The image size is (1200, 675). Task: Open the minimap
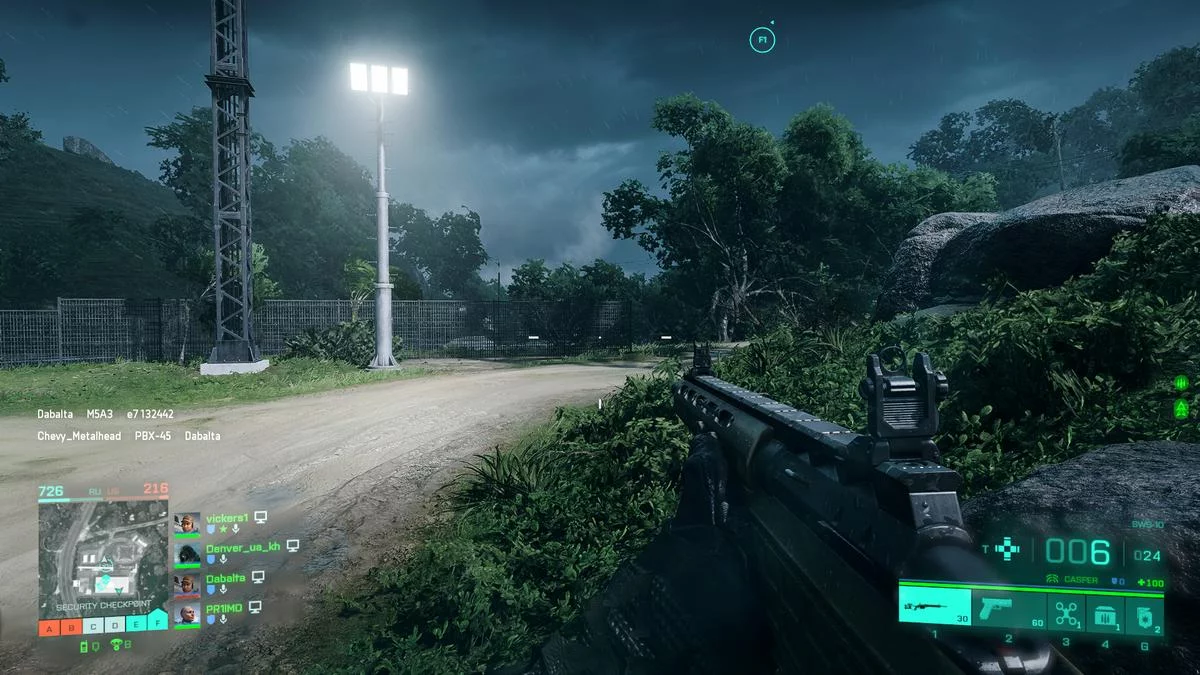[103, 556]
